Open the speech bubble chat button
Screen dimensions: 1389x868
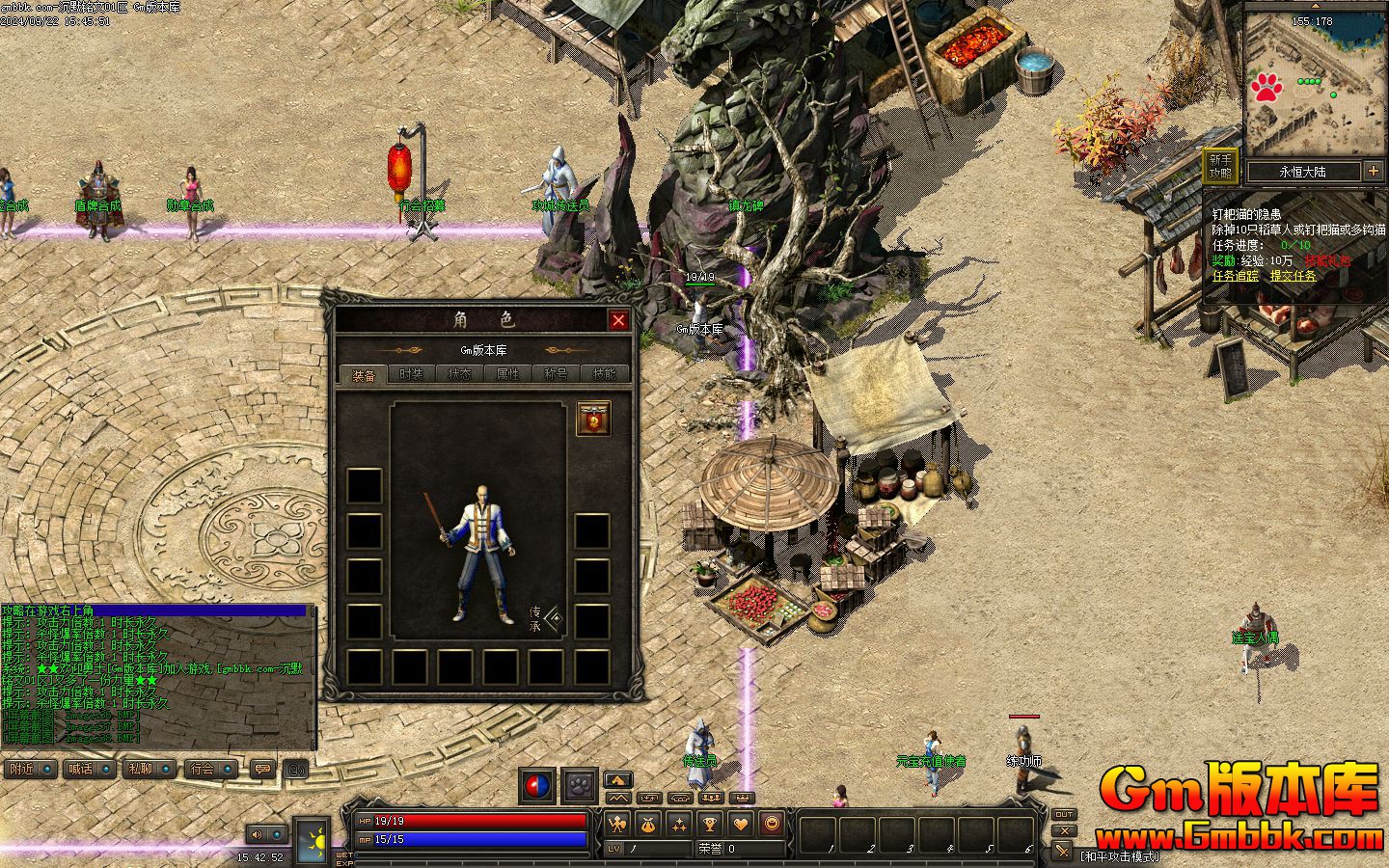(x=262, y=769)
